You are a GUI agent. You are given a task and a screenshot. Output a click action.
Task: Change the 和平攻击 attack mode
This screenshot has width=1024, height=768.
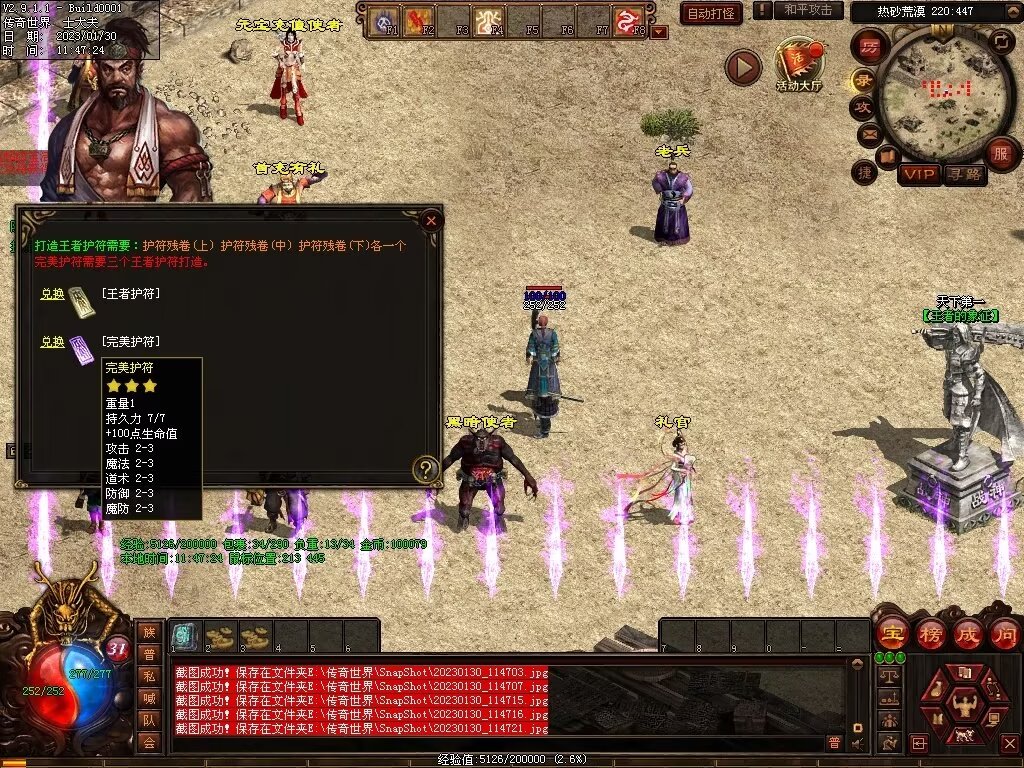pos(808,10)
